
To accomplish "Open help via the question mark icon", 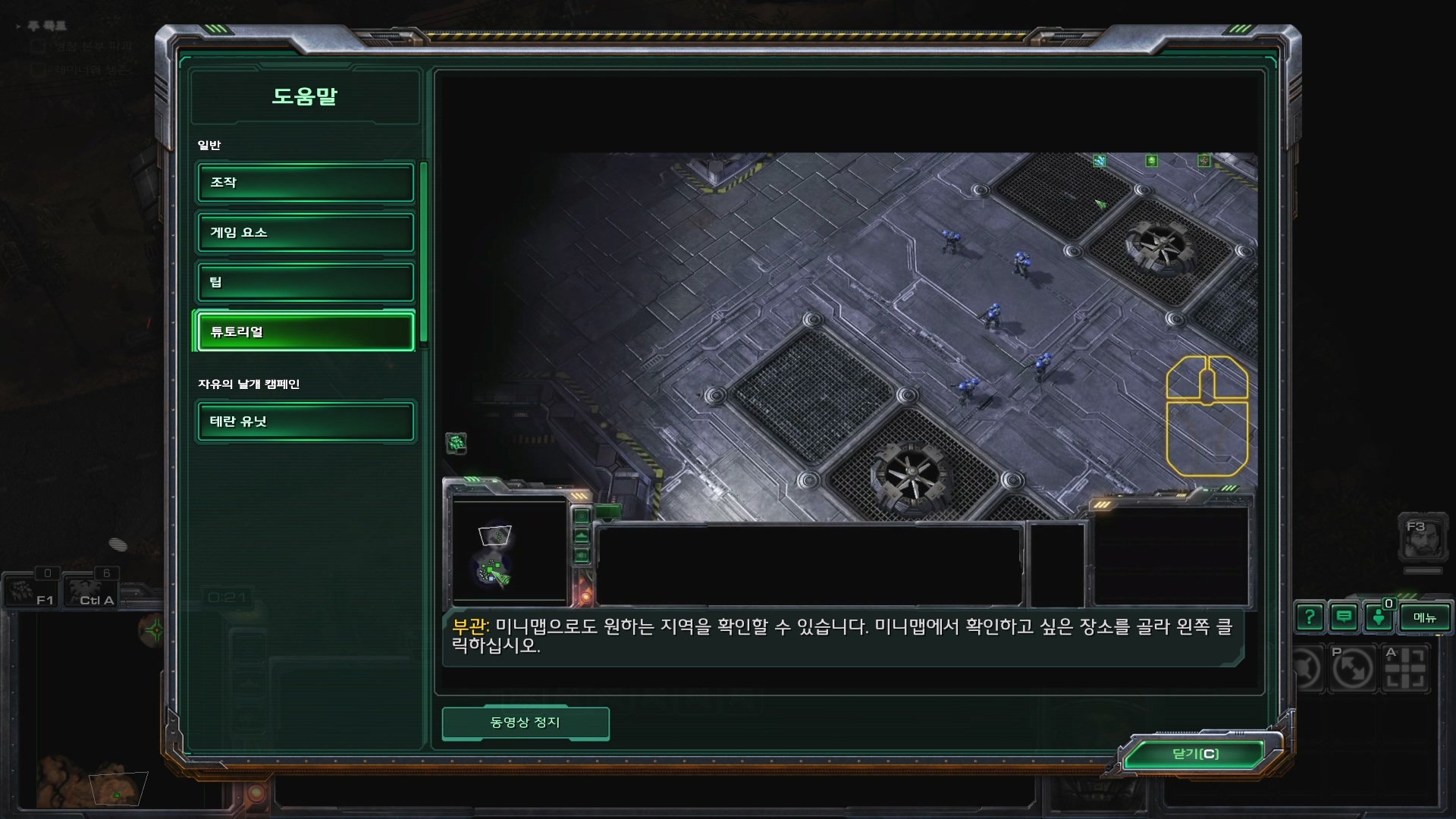I will pyautogui.click(x=1310, y=618).
